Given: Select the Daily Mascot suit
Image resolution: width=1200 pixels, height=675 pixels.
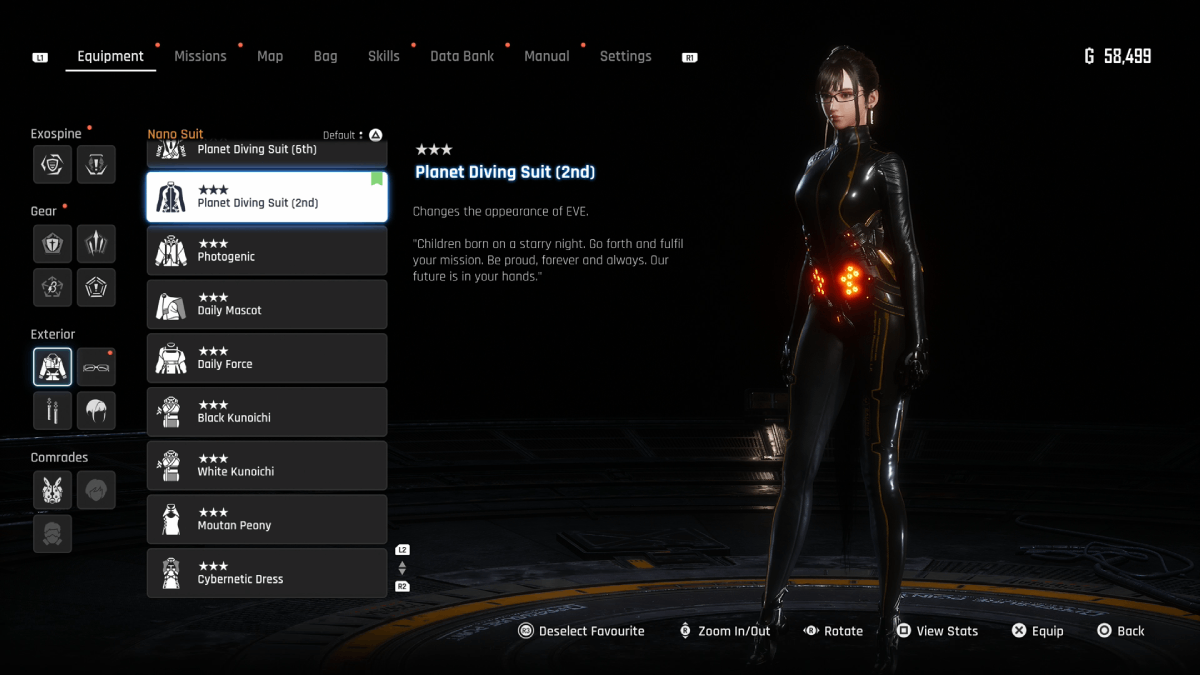Looking at the screenshot, I should [266, 305].
